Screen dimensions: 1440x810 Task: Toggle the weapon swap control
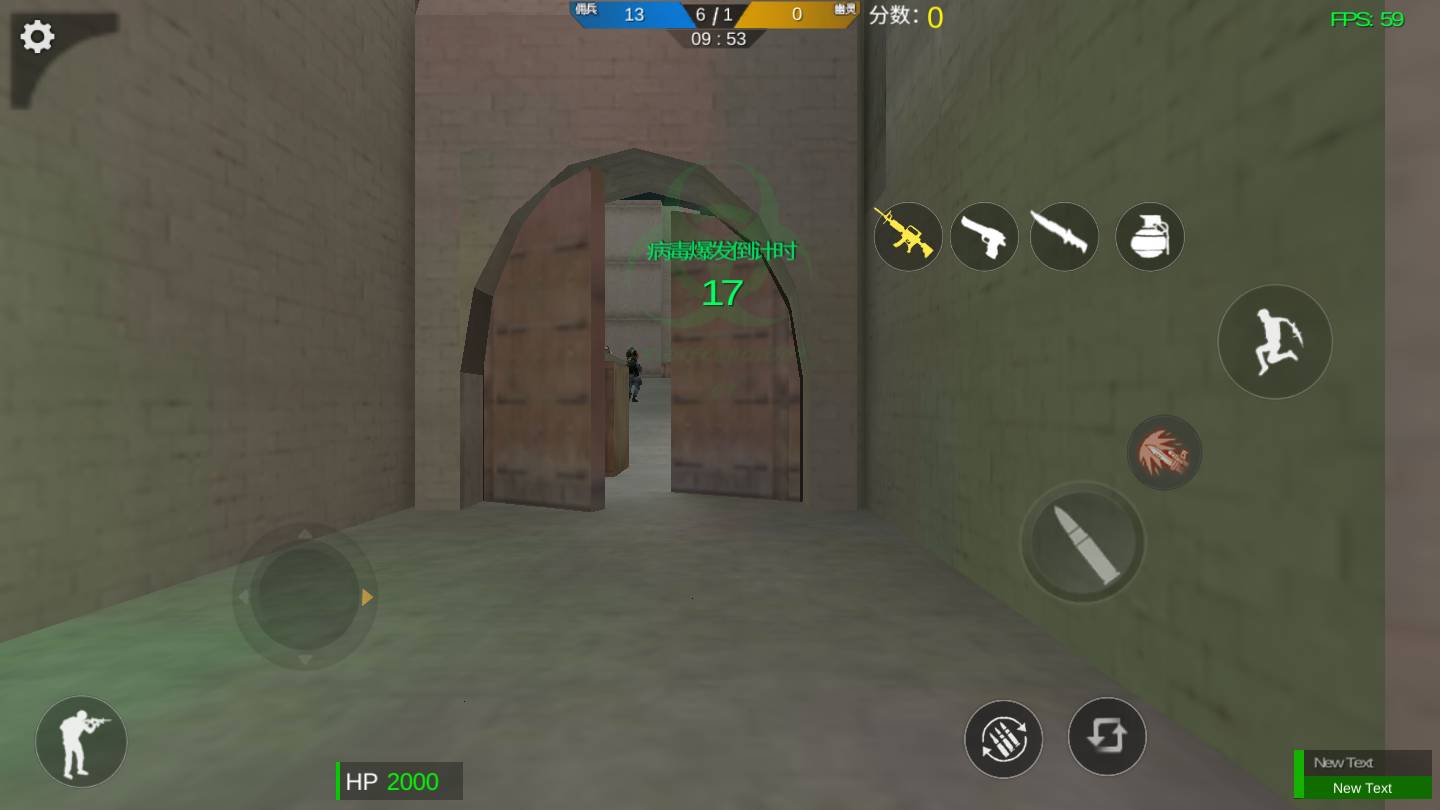[1107, 738]
